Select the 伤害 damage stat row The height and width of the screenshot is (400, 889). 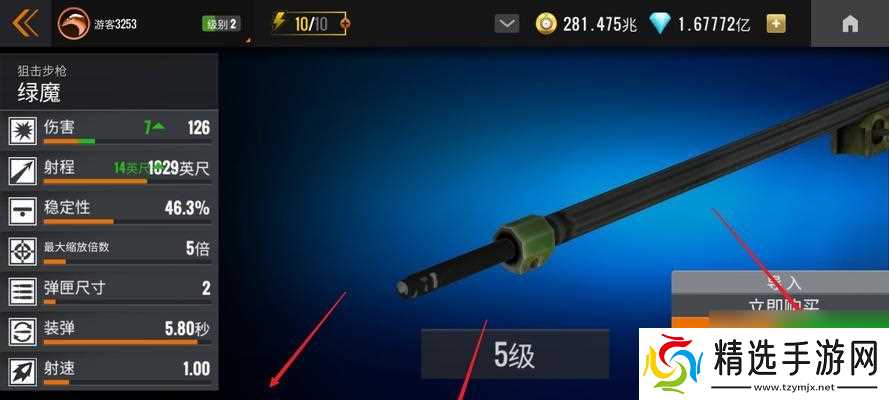[x=110, y=131]
